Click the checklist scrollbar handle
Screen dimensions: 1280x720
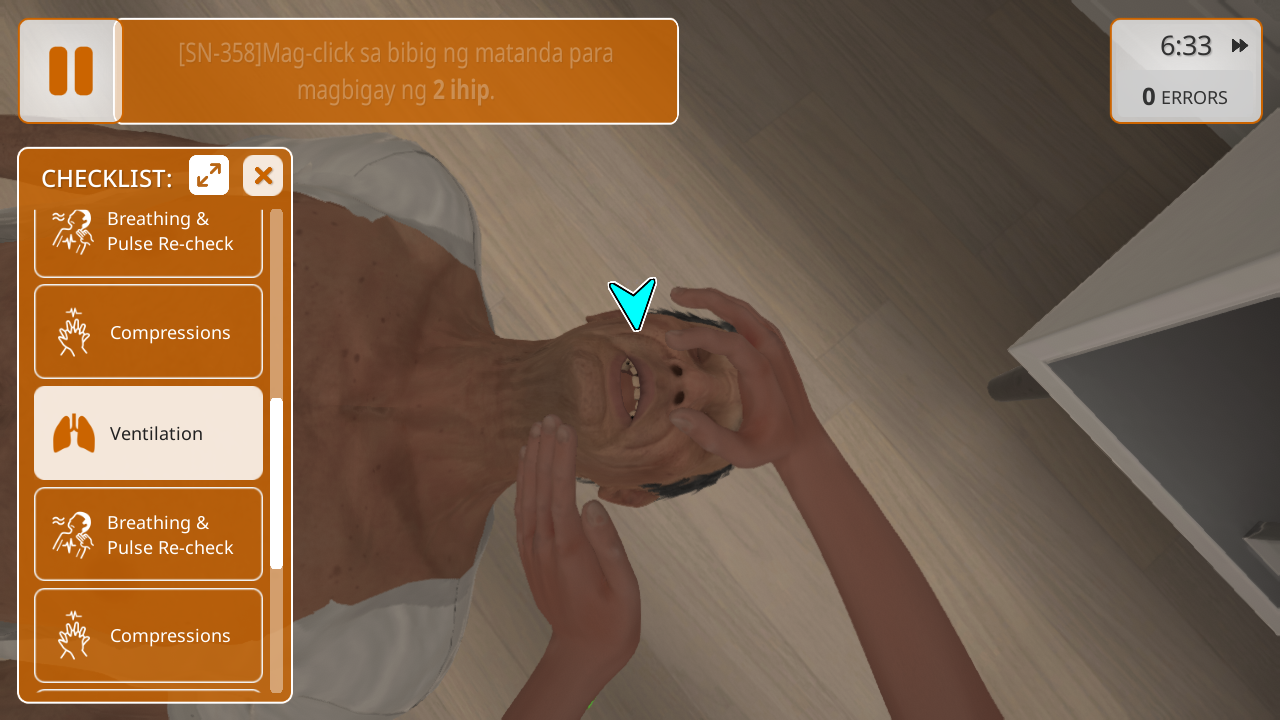[x=277, y=482]
